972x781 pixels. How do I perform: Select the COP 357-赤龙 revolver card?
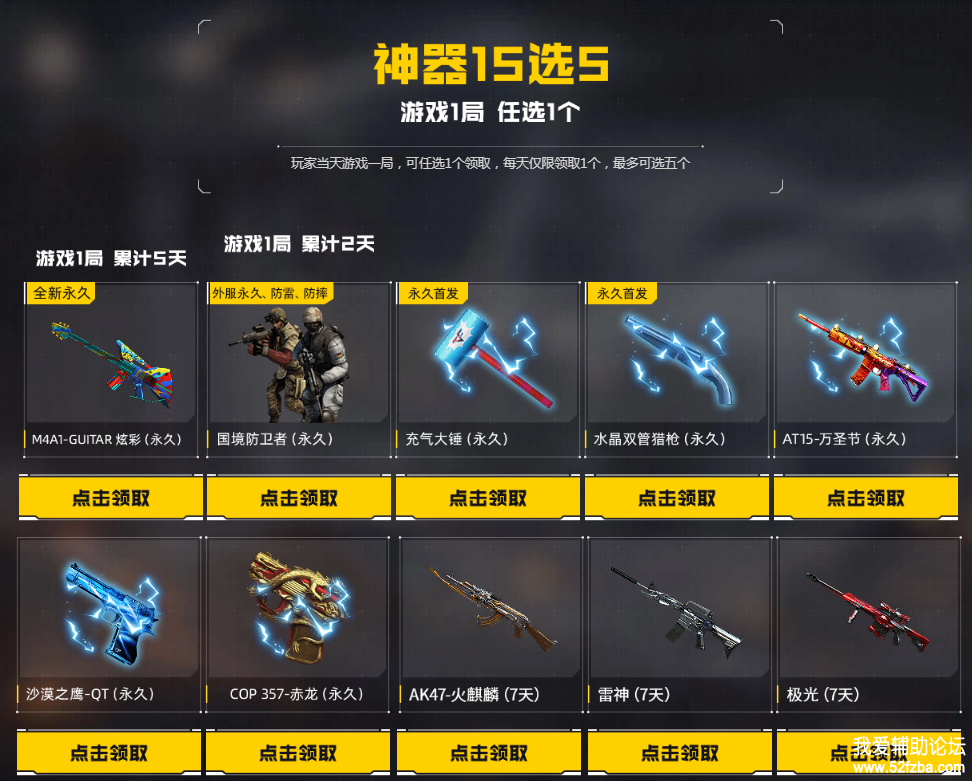click(298, 622)
